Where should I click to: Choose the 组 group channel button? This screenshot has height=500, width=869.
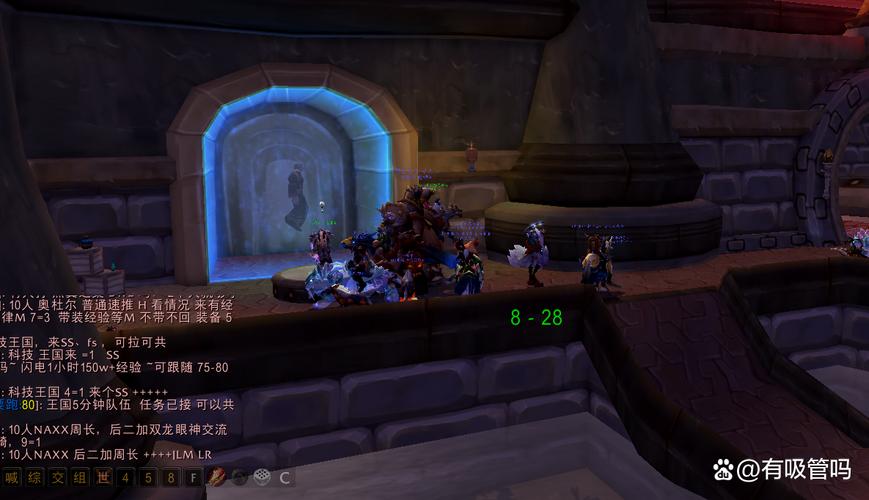click(x=80, y=478)
